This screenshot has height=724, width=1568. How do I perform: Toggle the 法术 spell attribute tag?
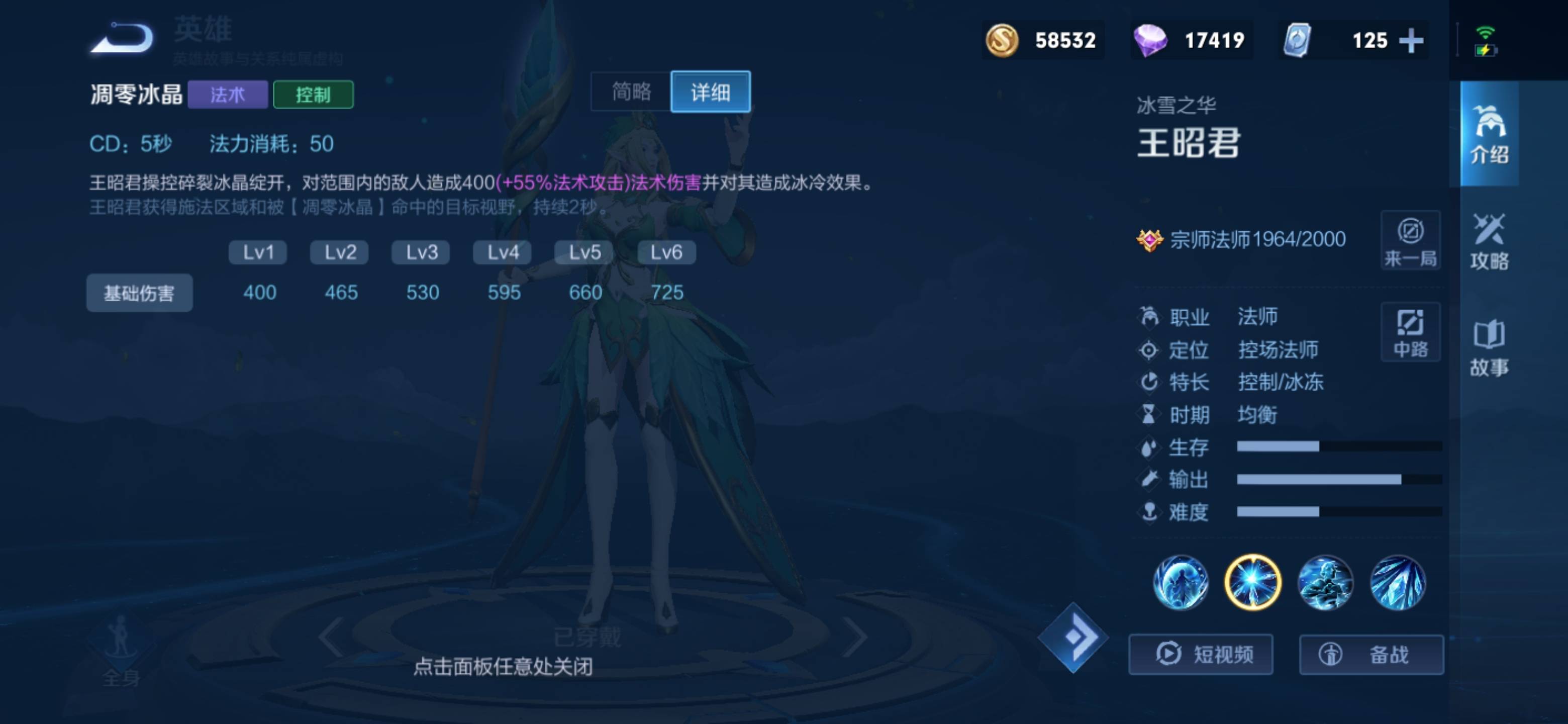click(x=228, y=95)
